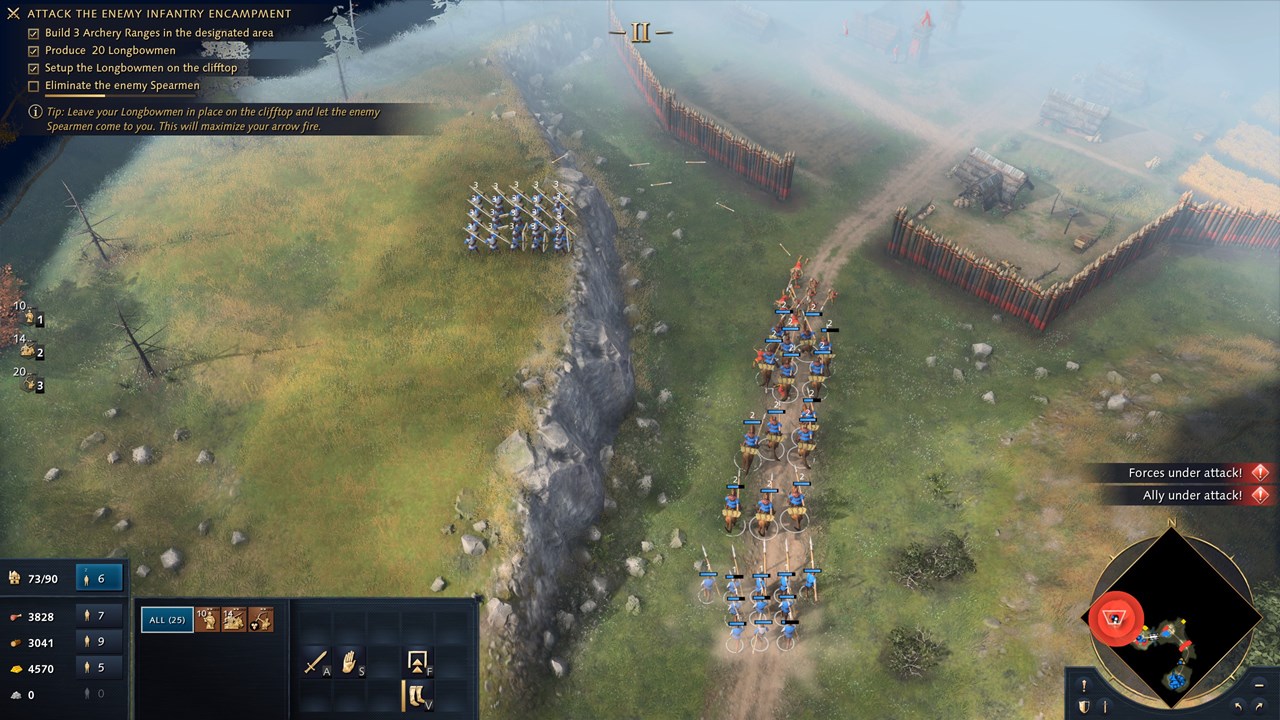
Task: Jump to the Ally under attack alert
Action: coord(1190,495)
